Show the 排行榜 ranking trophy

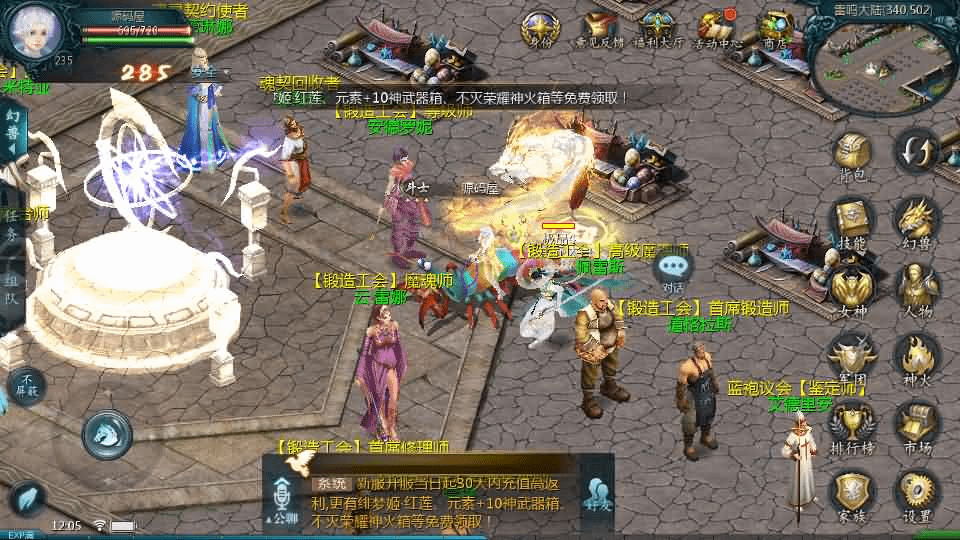(851, 425)
